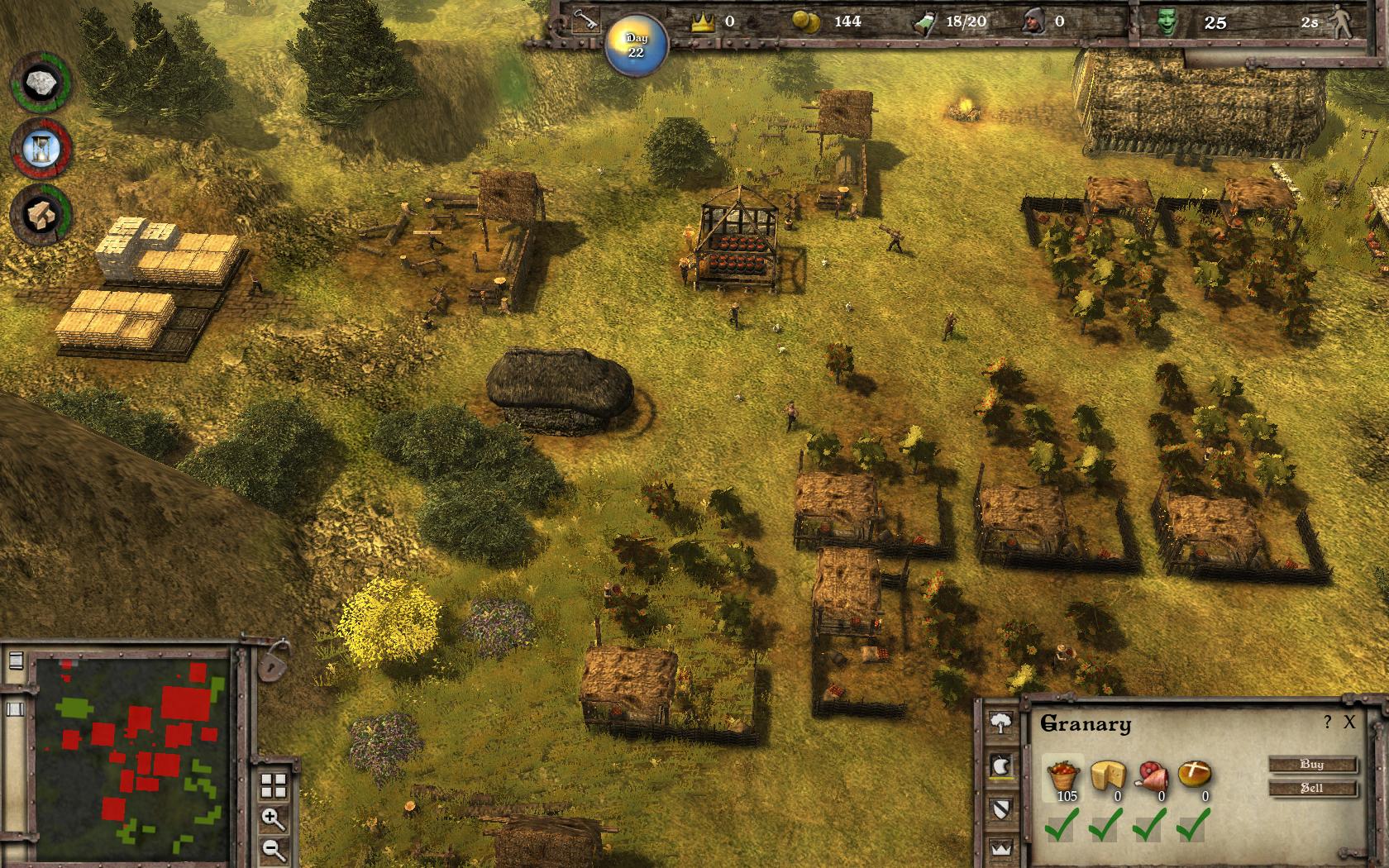
Task: Switch to the crown category tab
Action: (x=1001, y=848)
